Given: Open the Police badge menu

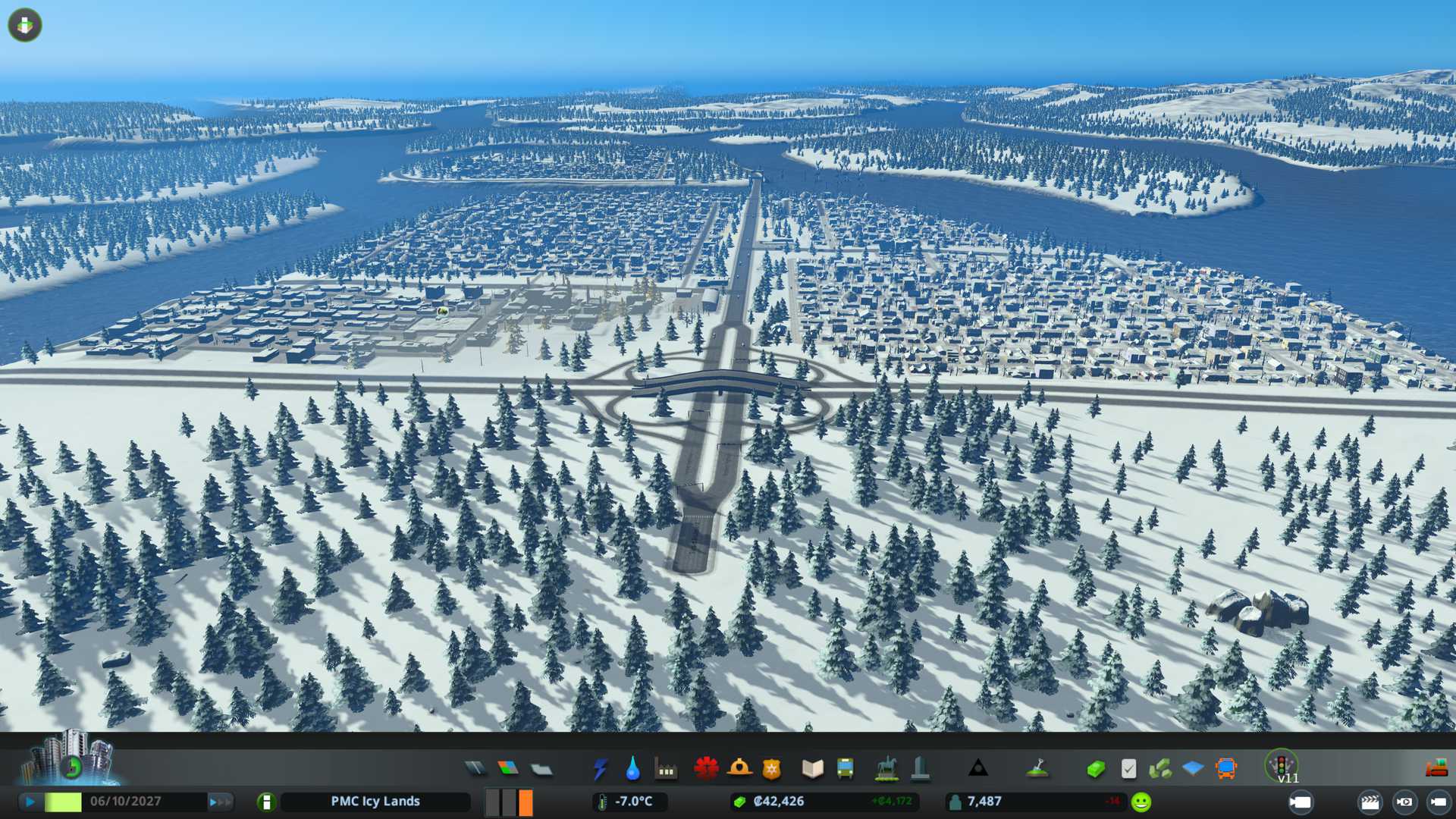Looking at the screenshot, I should 771,769.
